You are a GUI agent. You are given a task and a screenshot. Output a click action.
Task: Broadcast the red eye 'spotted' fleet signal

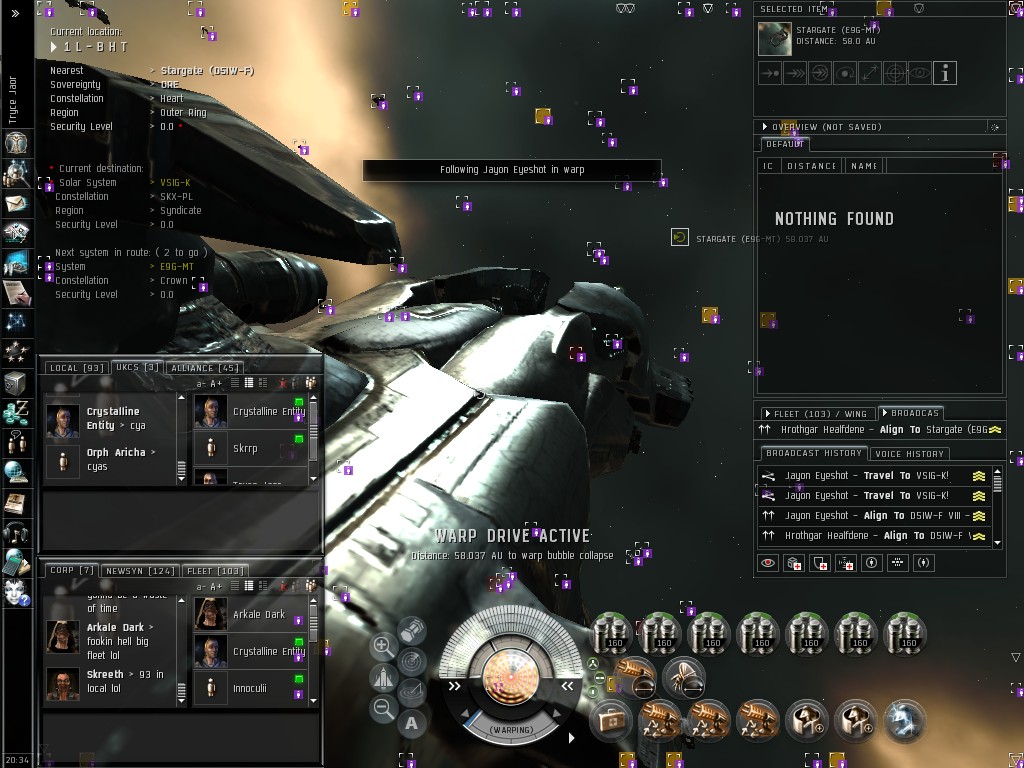768,563
